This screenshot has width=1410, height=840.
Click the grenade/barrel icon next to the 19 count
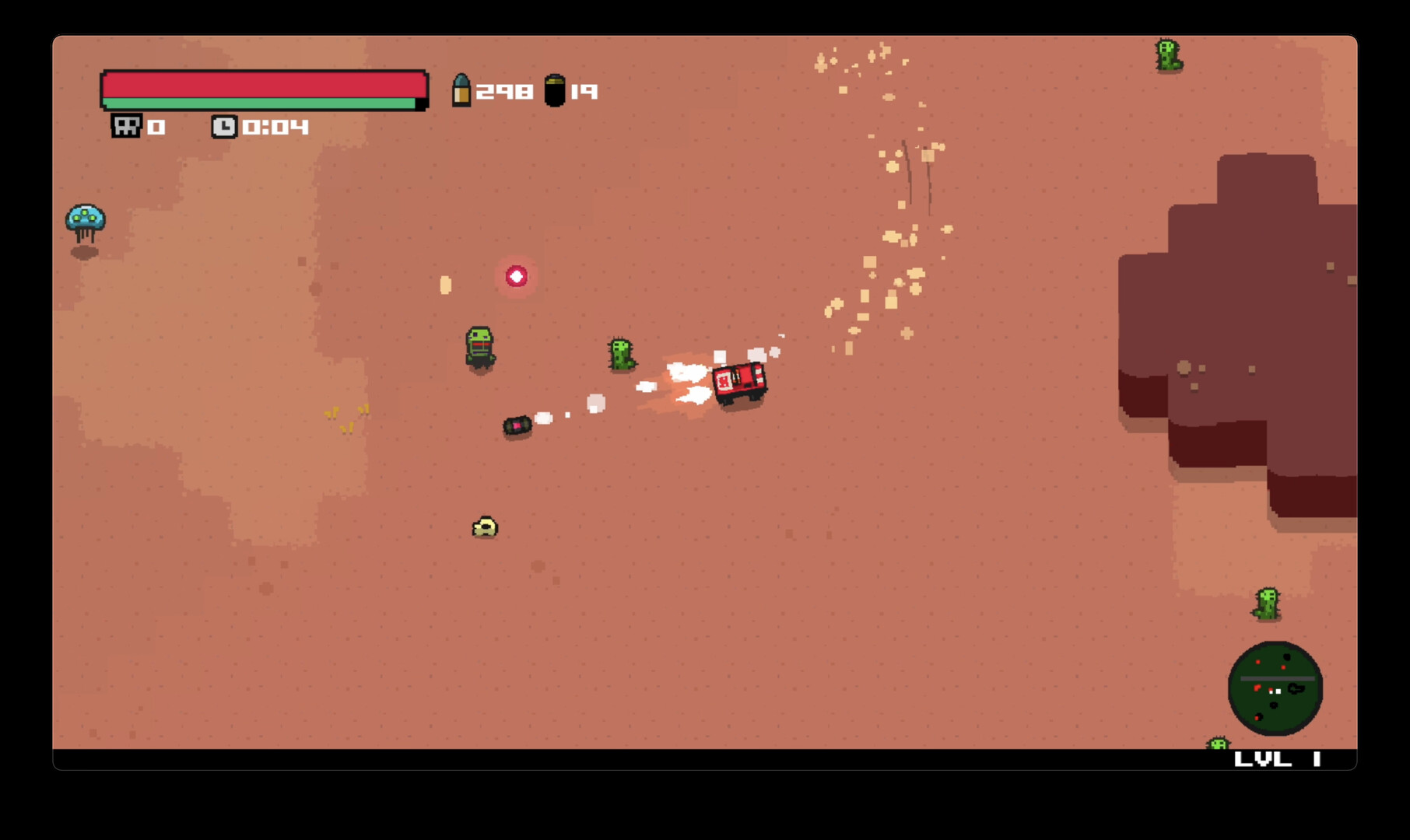(x=556, y=91)
